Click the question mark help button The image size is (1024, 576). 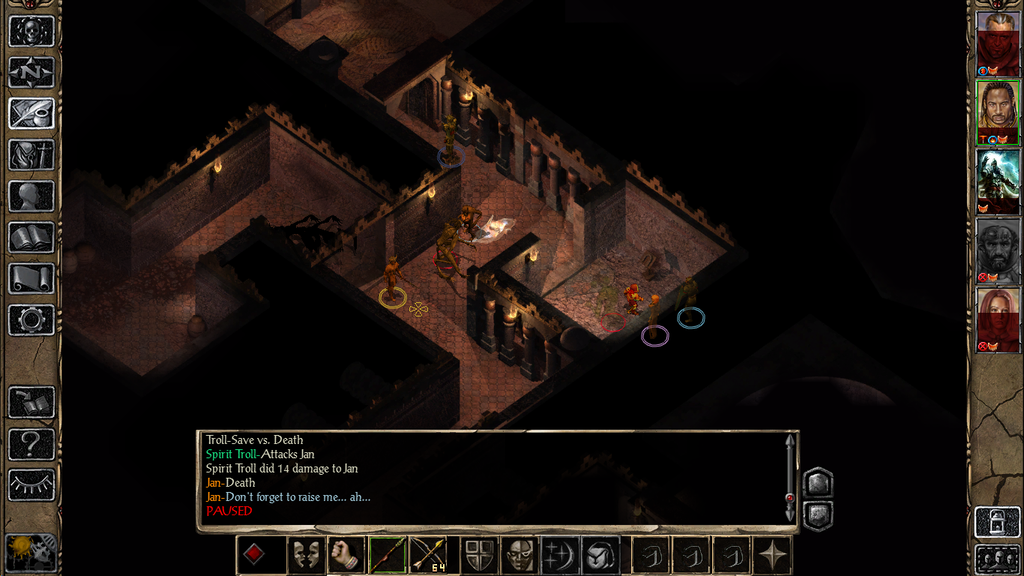pos(31,443)
